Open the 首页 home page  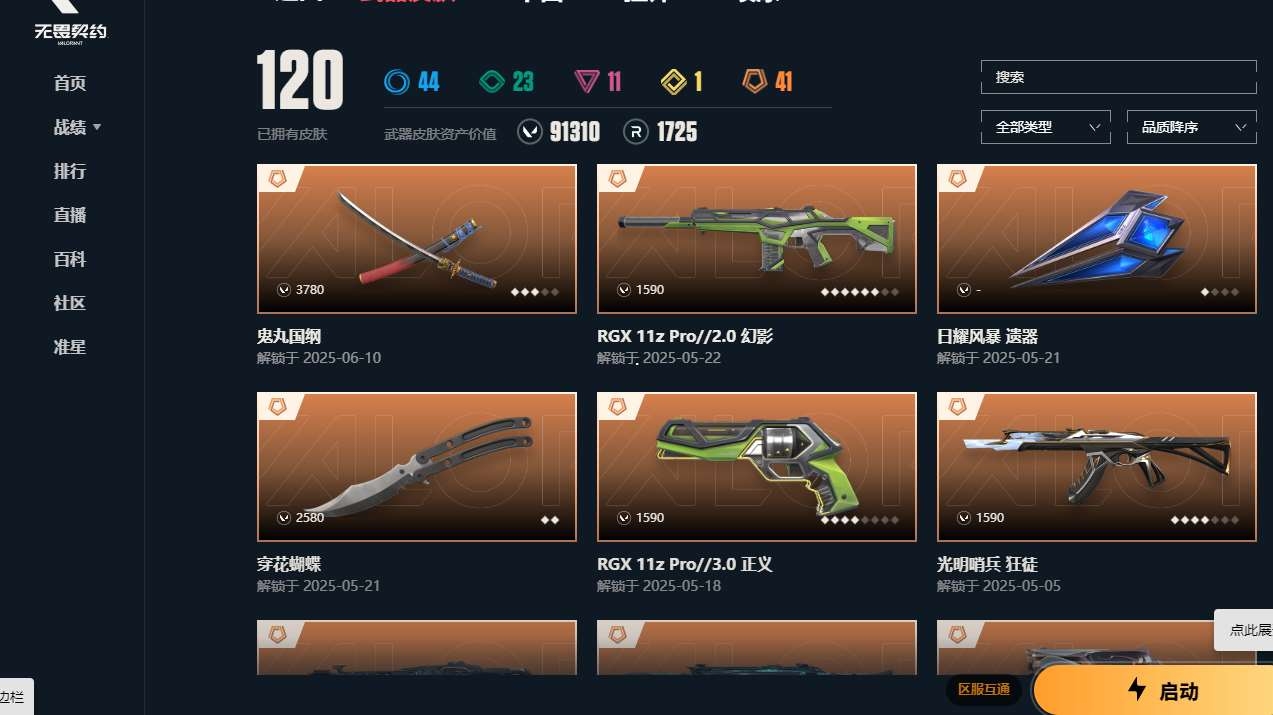[70, 83]
